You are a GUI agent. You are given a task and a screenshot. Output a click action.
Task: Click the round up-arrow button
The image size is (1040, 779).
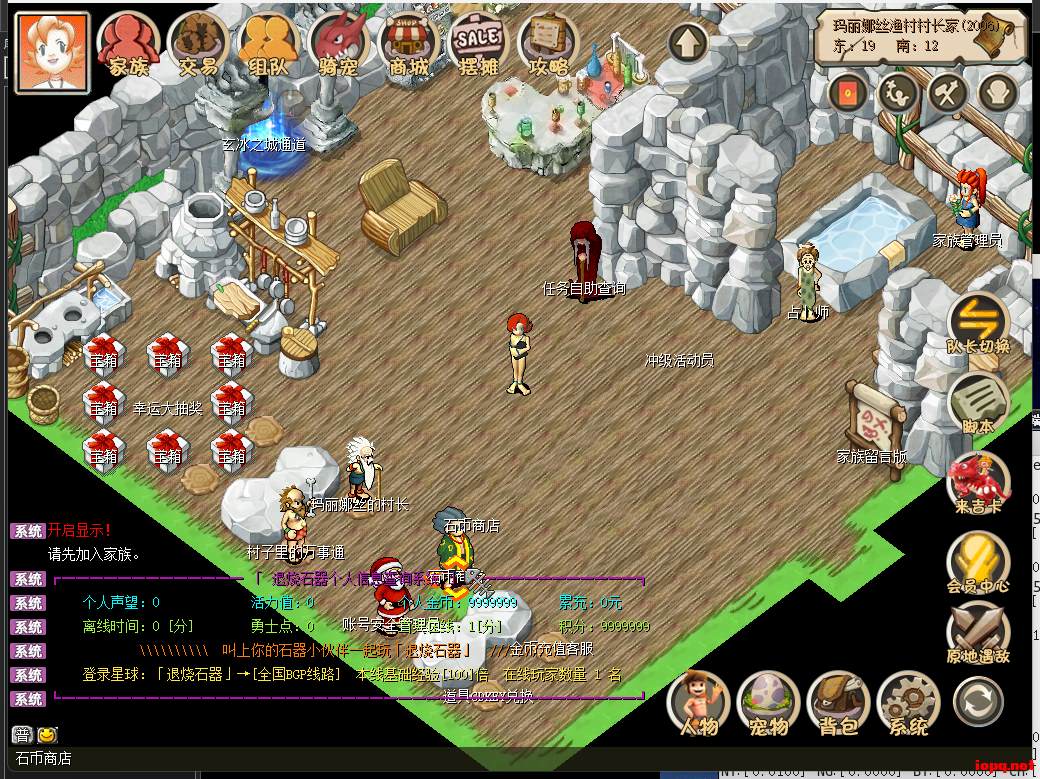[688, 43]
